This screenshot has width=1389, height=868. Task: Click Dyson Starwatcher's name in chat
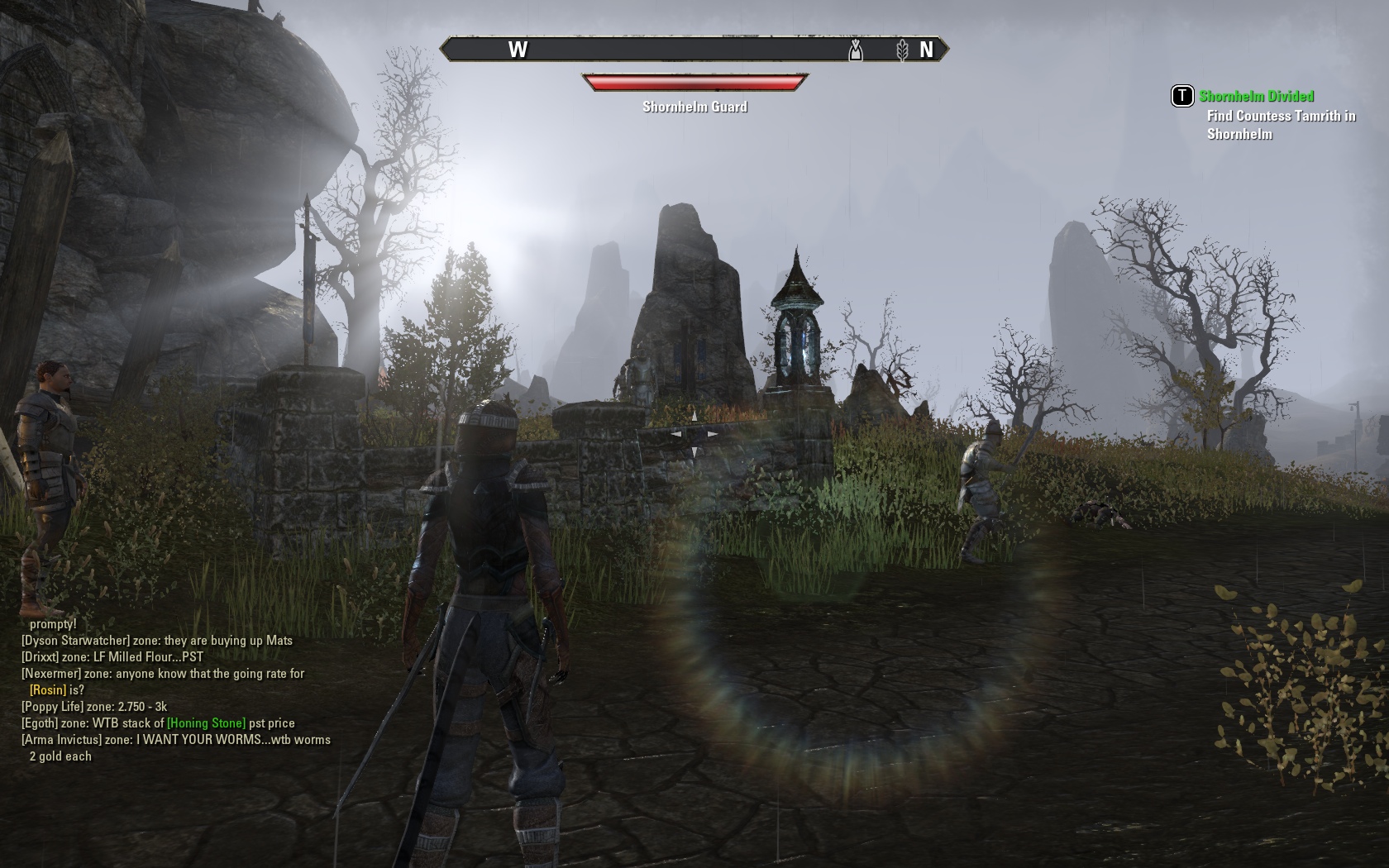point(76,641)
